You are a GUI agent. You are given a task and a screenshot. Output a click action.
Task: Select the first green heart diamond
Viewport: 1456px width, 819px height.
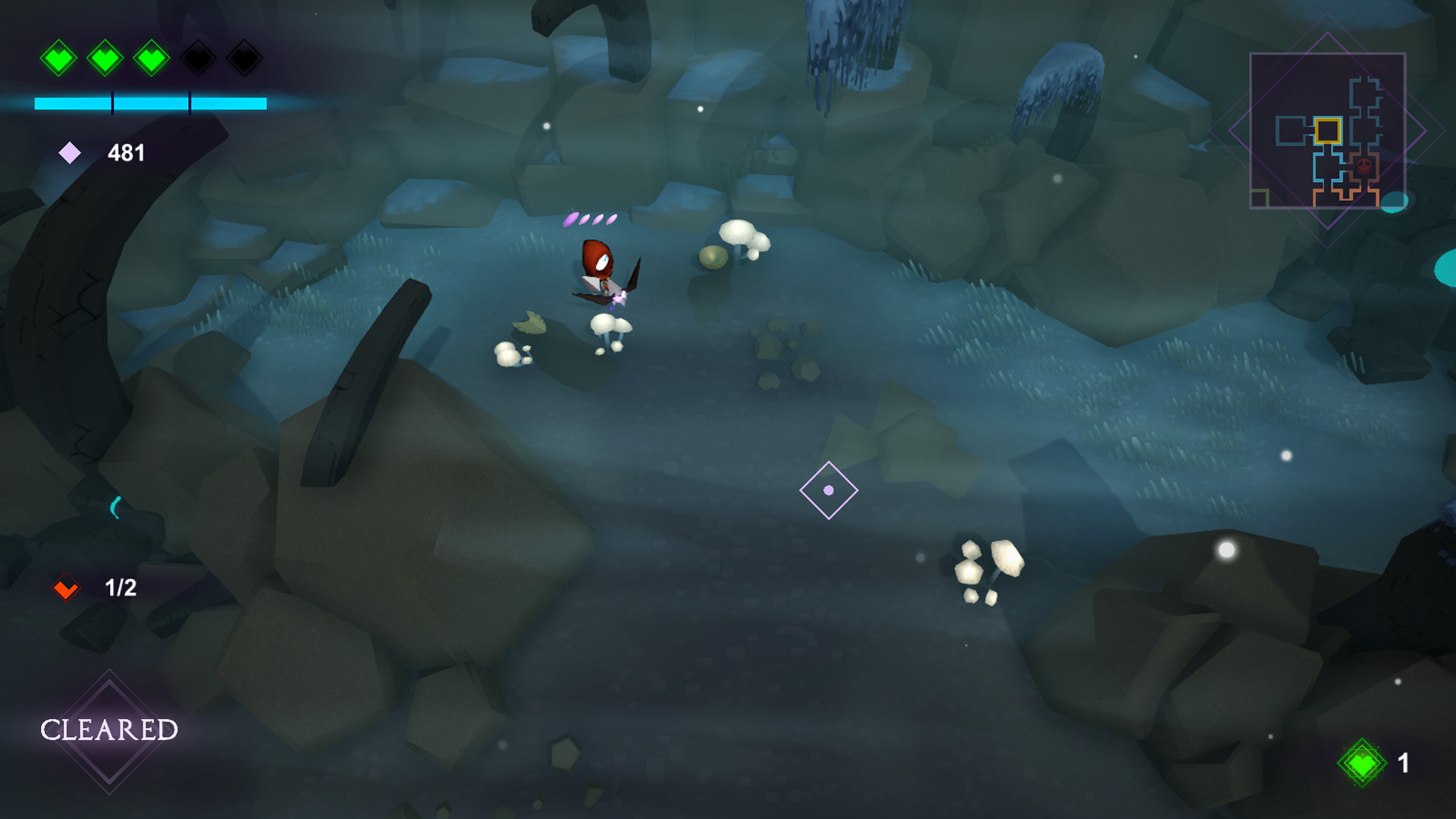[x=59, y=57]
